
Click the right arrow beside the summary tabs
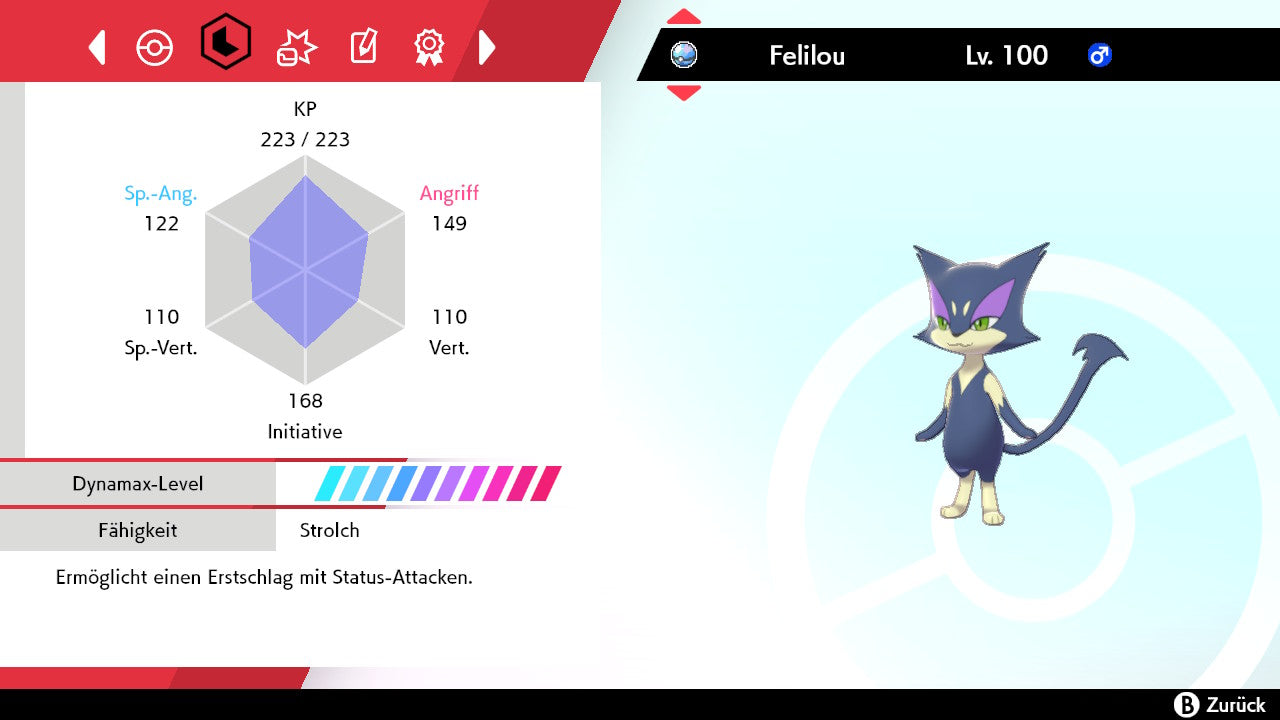[487, 47]
